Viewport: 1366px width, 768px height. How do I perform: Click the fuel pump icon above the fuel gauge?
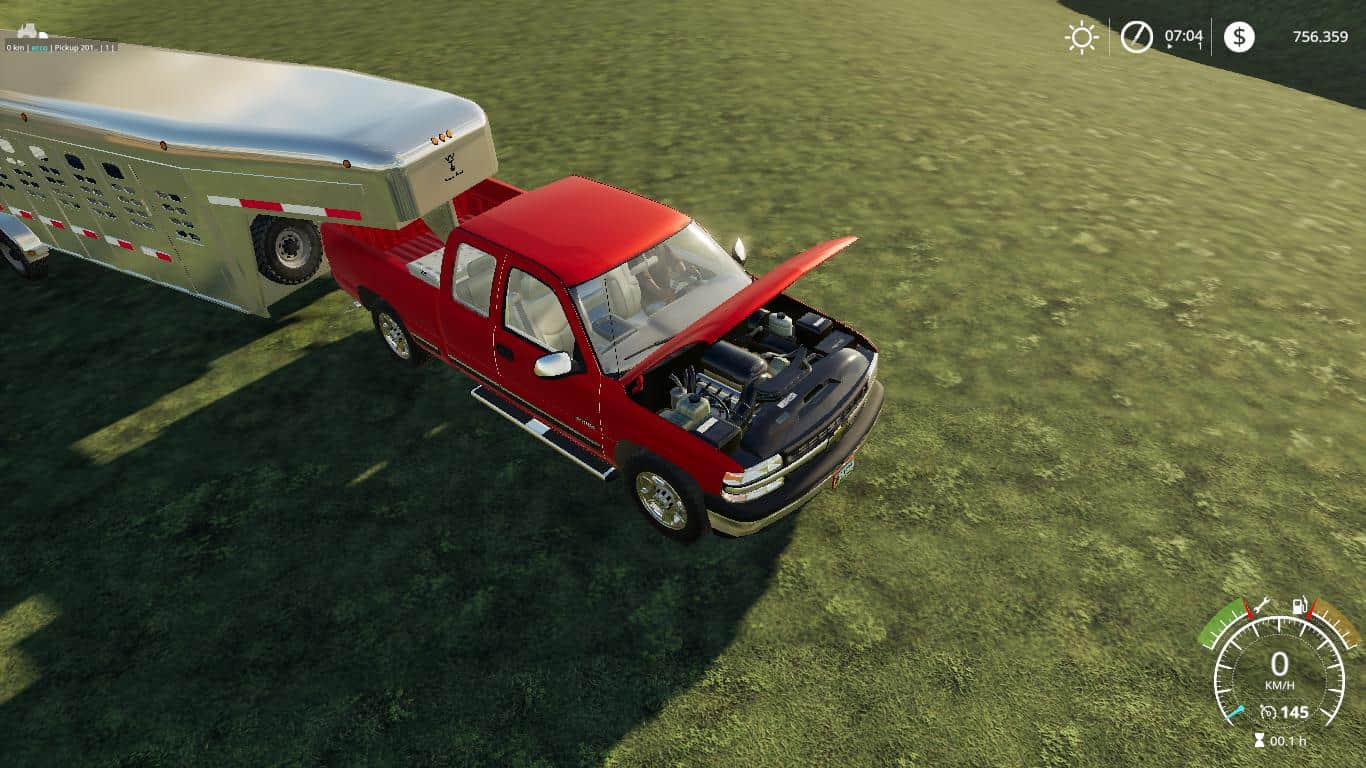[1299, 605]
